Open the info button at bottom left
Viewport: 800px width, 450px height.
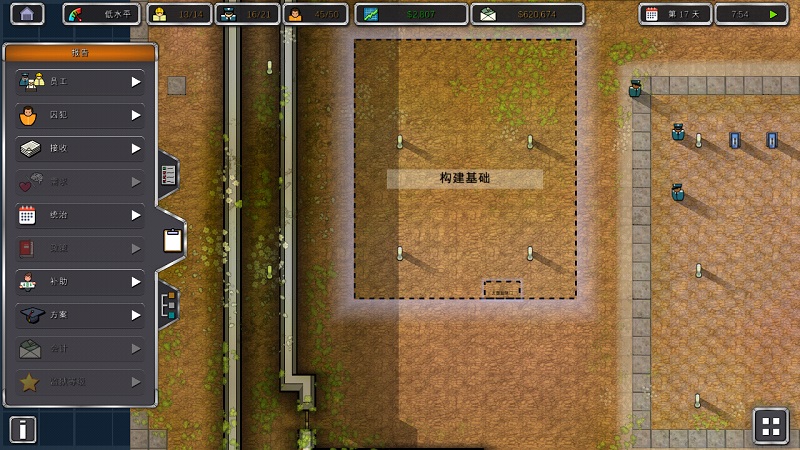(22, 429)
